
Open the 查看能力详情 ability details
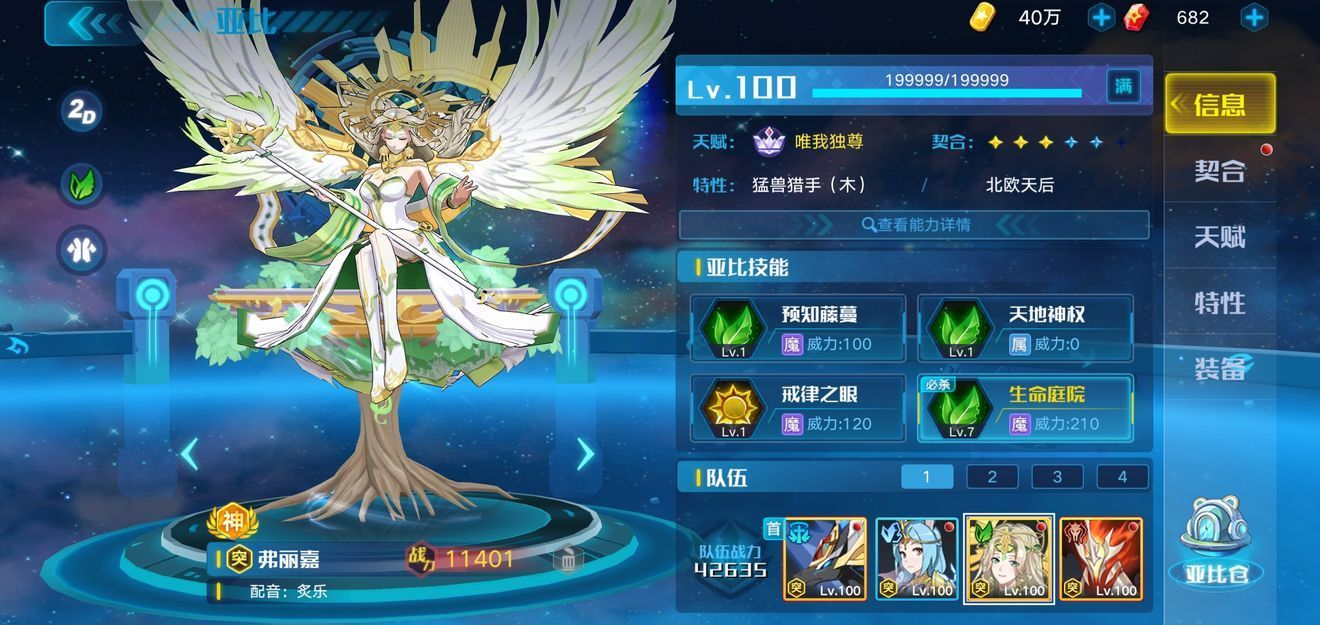click(914, 225)
